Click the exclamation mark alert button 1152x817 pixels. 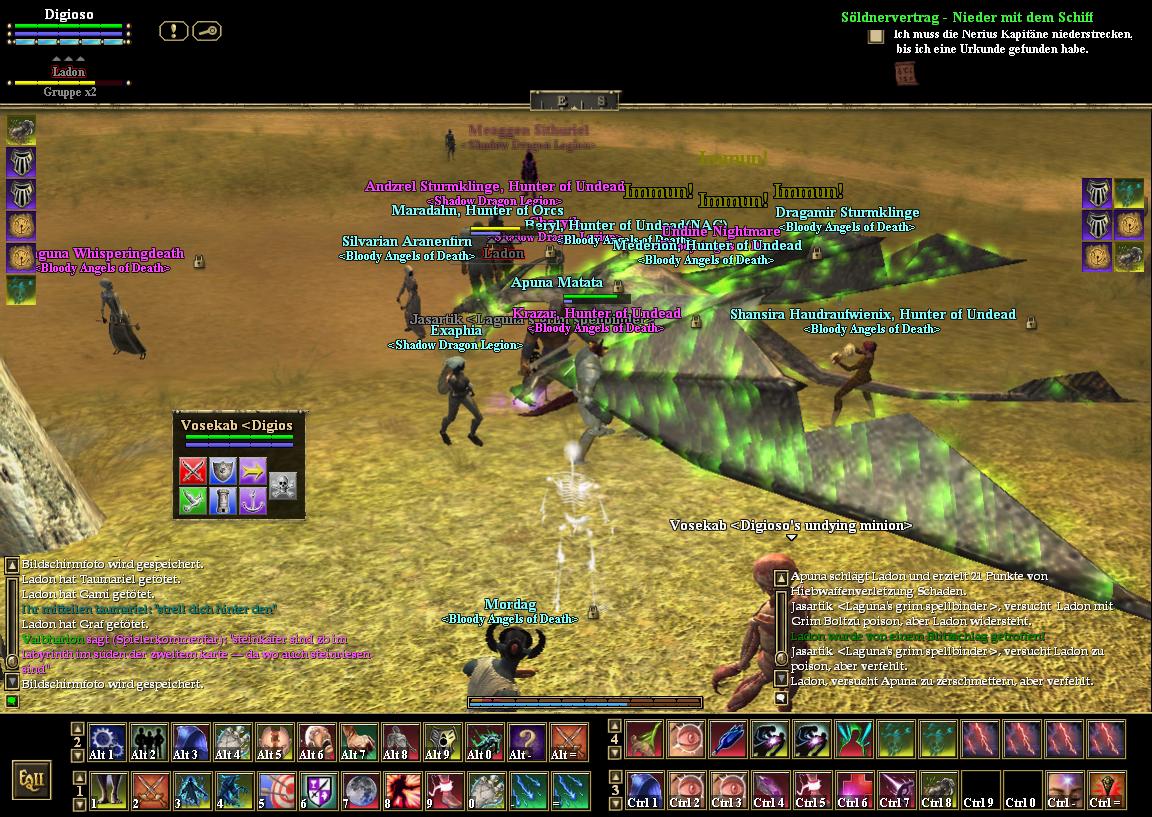(x=173, y=31)
